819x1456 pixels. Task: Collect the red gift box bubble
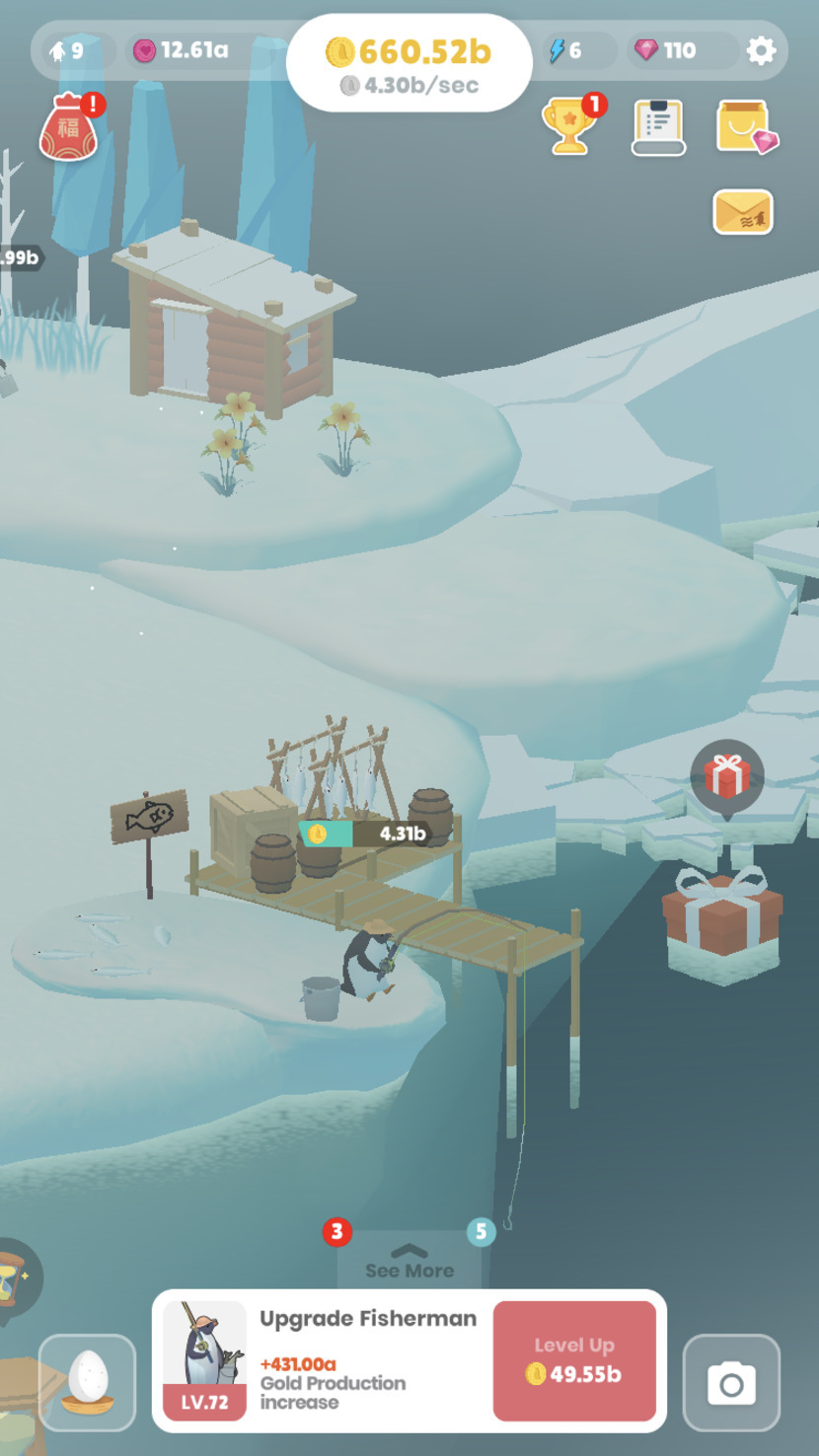click(x=727, y=776)
